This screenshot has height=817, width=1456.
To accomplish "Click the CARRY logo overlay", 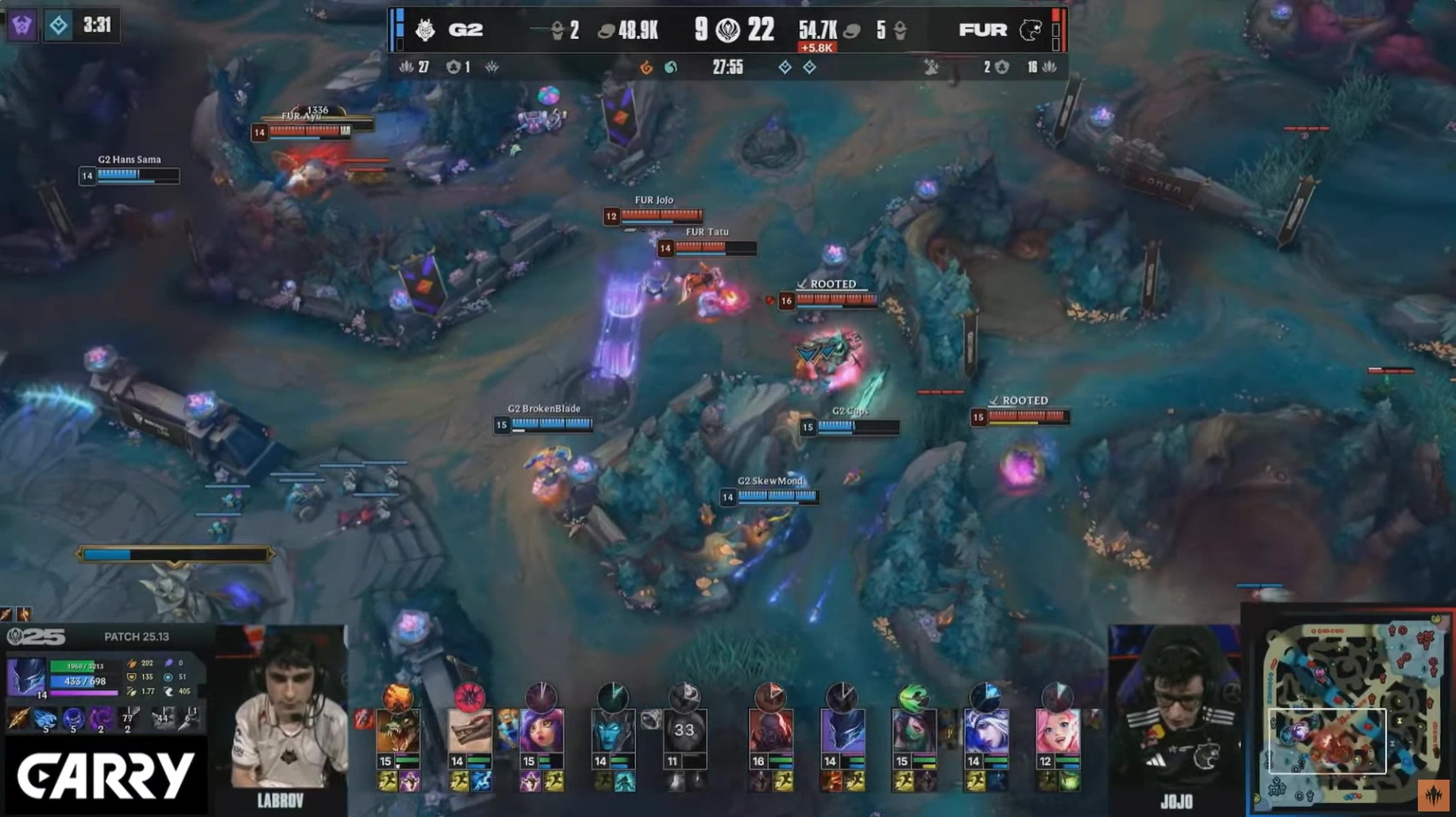I will (105, 776).
